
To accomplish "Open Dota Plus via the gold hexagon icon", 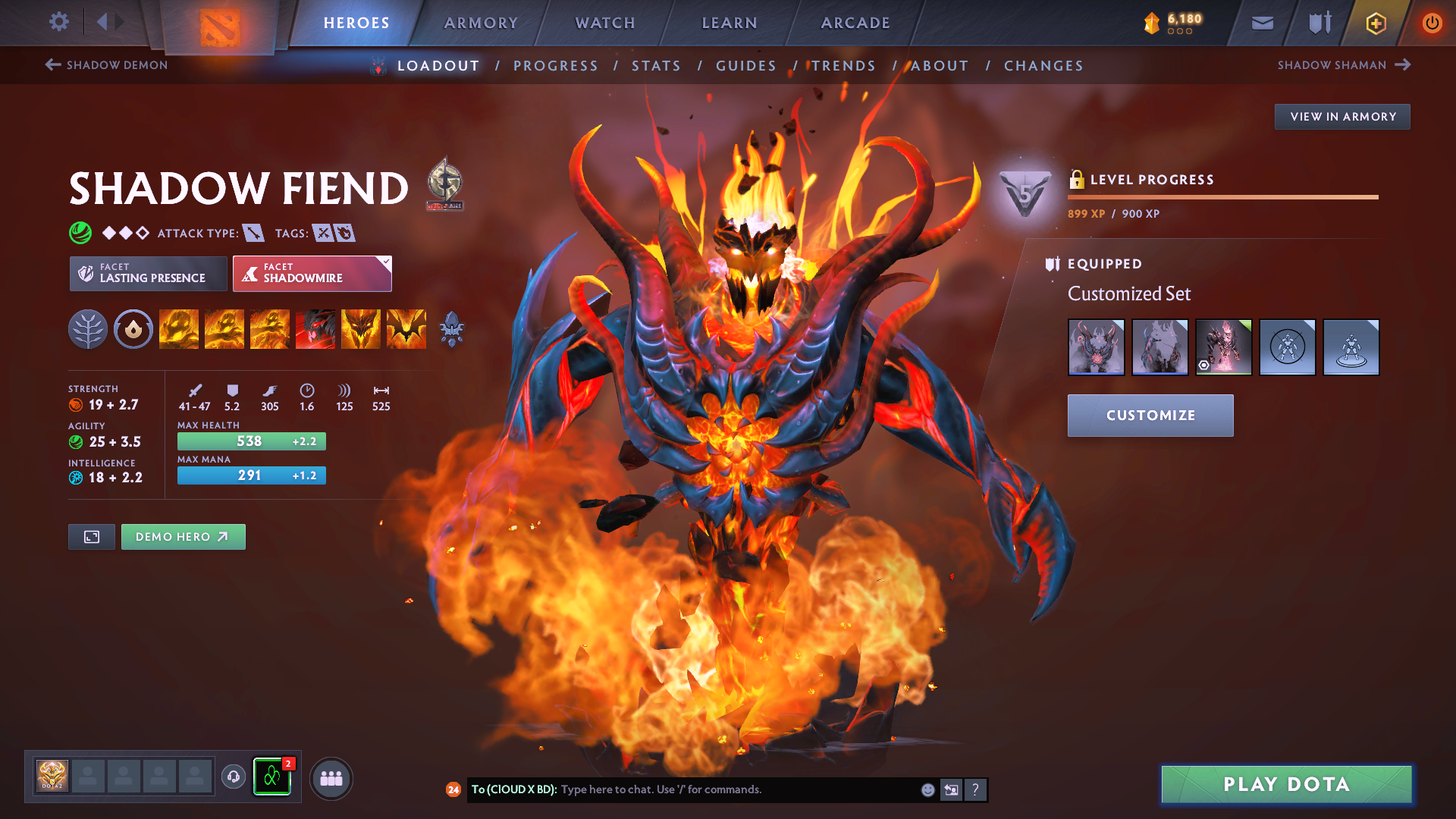I will pyautogui.click(x=1375, y=23).
